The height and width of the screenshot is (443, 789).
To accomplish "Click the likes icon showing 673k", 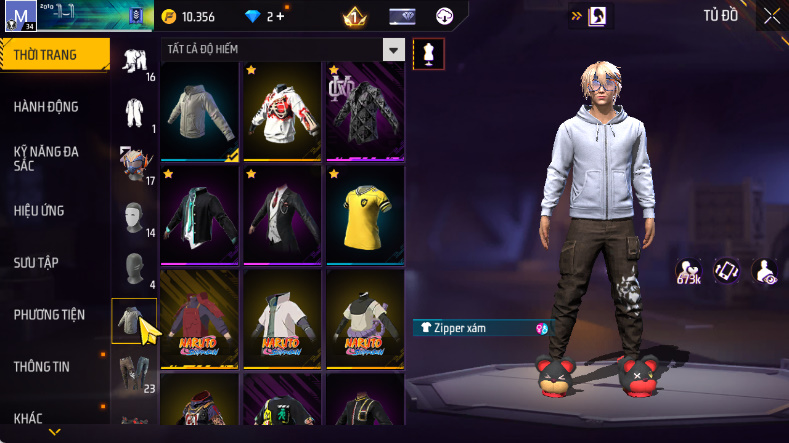I will pos(688,271).
